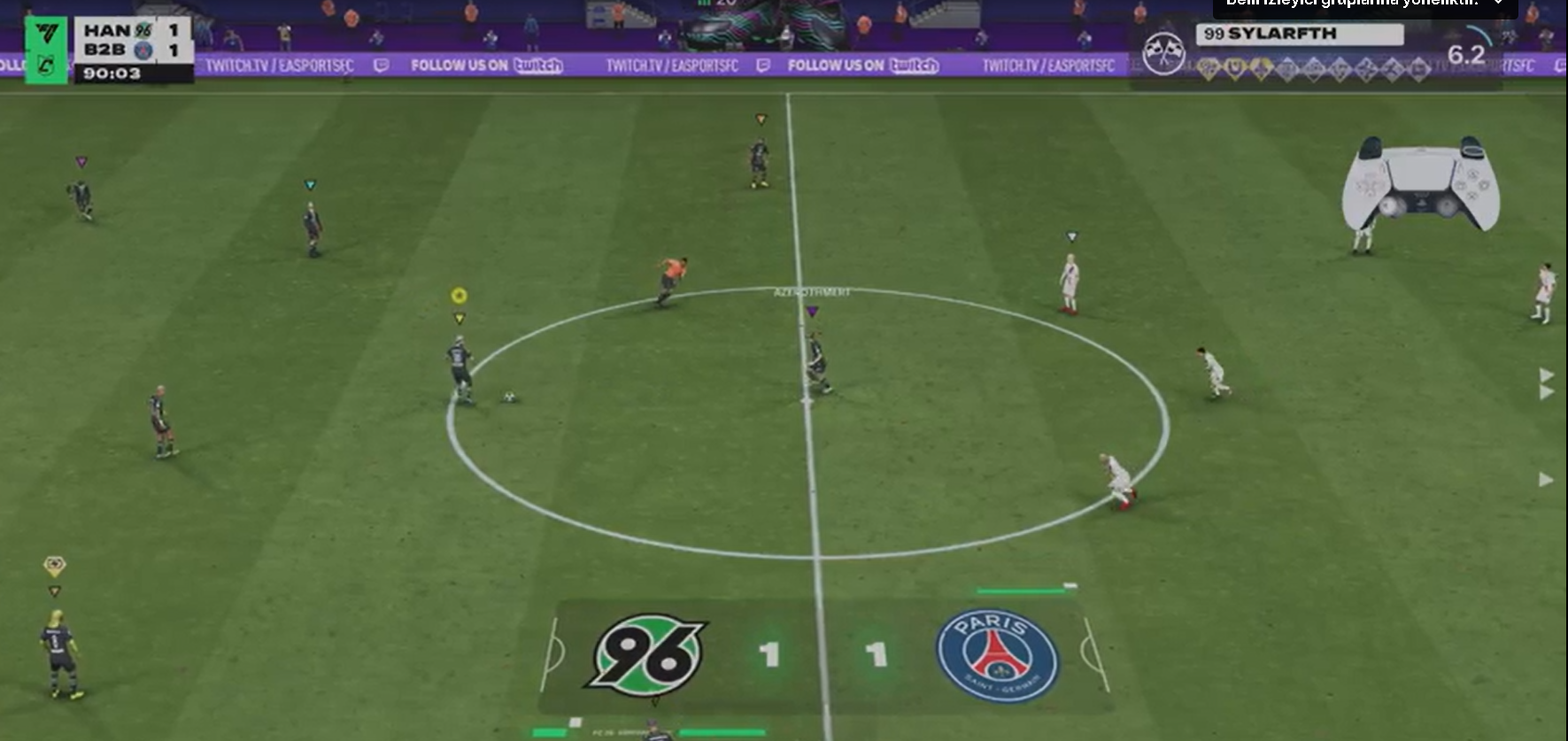This screenshot has width=1568, height=741.
Task: Click the crossed-flags icon beside SYLARFTH
Action: pos(1163,53)
